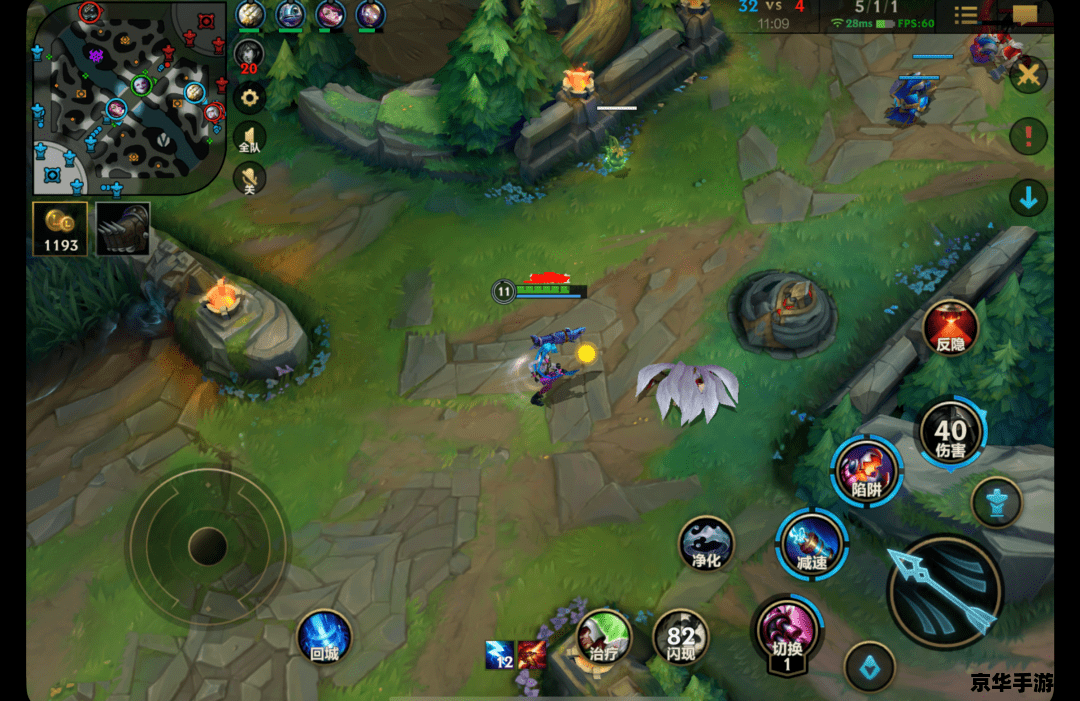Image resolution: width=1080 pixels, height=701 pixels.
Task: Open the minimap in the corner
Action: click(x=128, y=98)
